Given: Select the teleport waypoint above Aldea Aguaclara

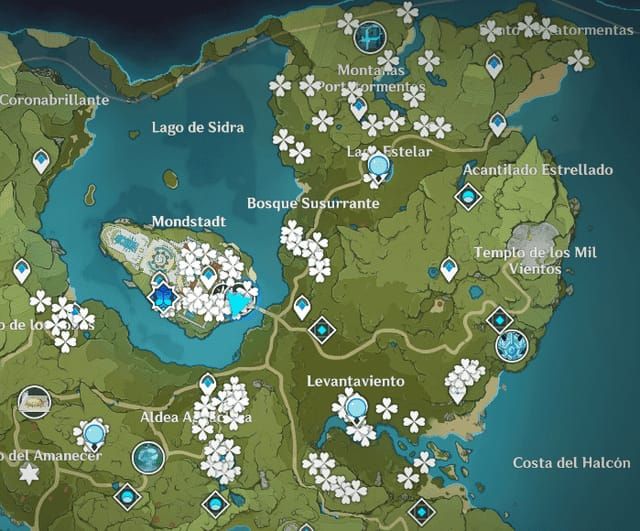Looking at the screenshot, I should (x=207, y=383).
